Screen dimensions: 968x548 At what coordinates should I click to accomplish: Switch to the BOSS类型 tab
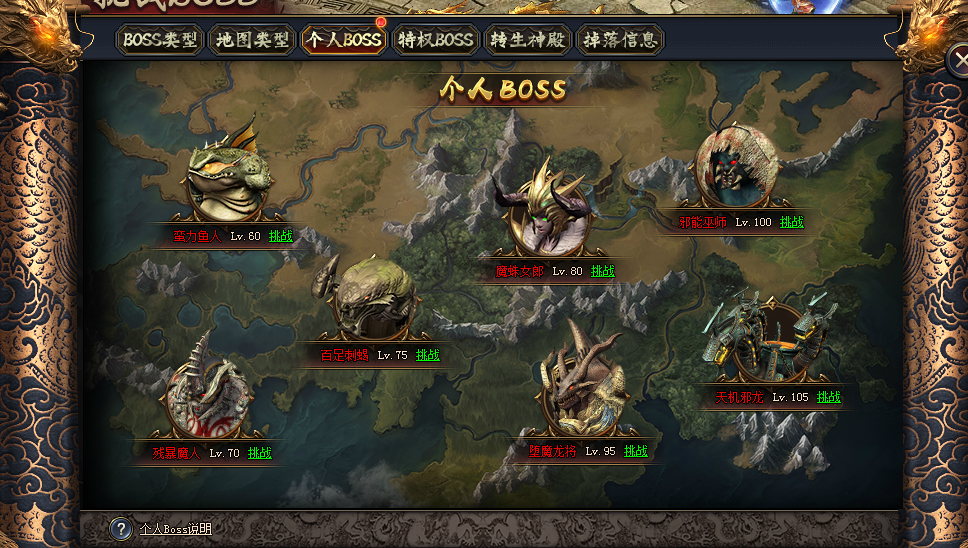tap(159, 41)
